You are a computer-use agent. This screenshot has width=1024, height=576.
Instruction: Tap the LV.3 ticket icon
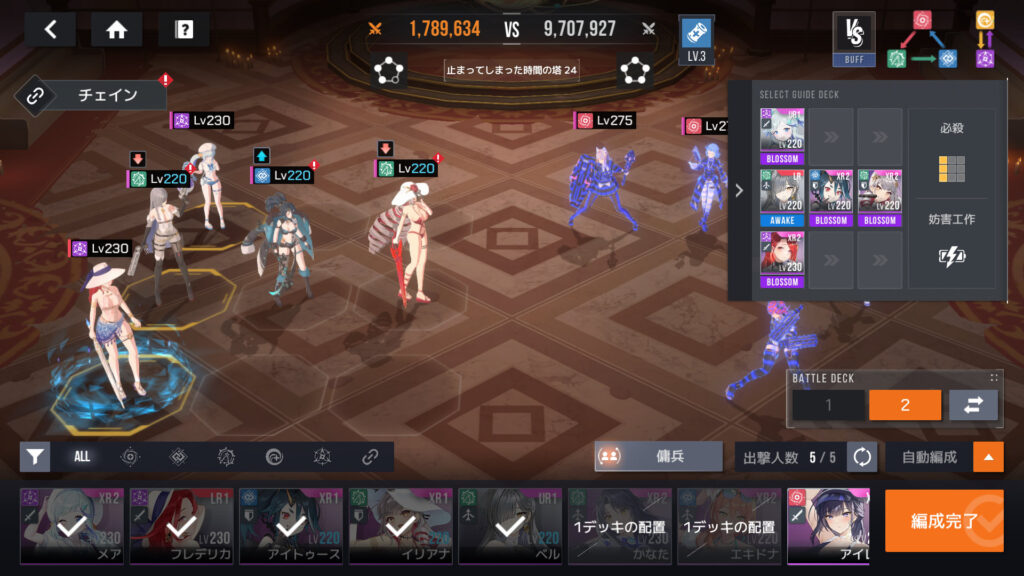(696, 39)
